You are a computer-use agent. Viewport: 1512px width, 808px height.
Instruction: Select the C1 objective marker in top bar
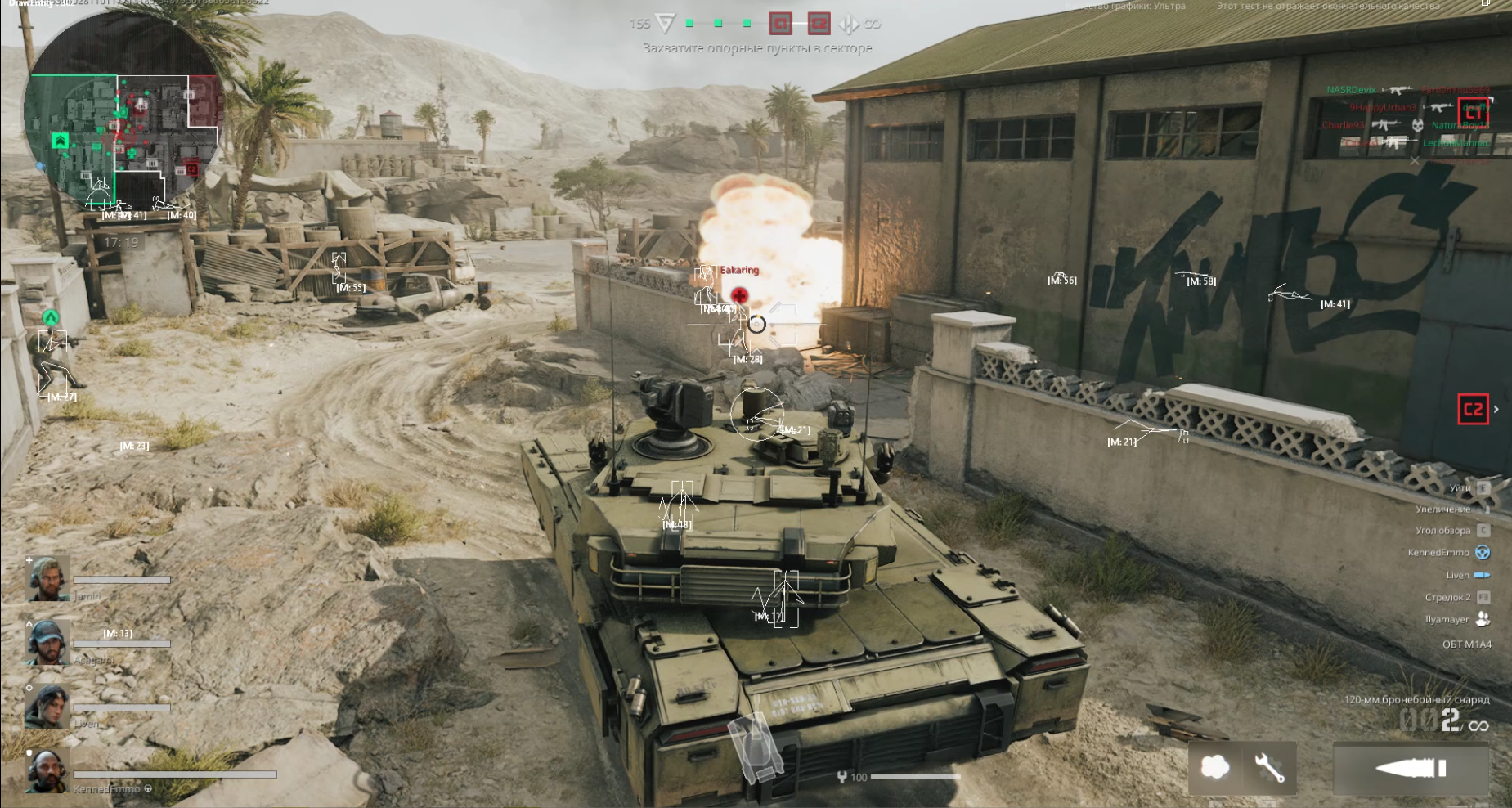[781, 24]
